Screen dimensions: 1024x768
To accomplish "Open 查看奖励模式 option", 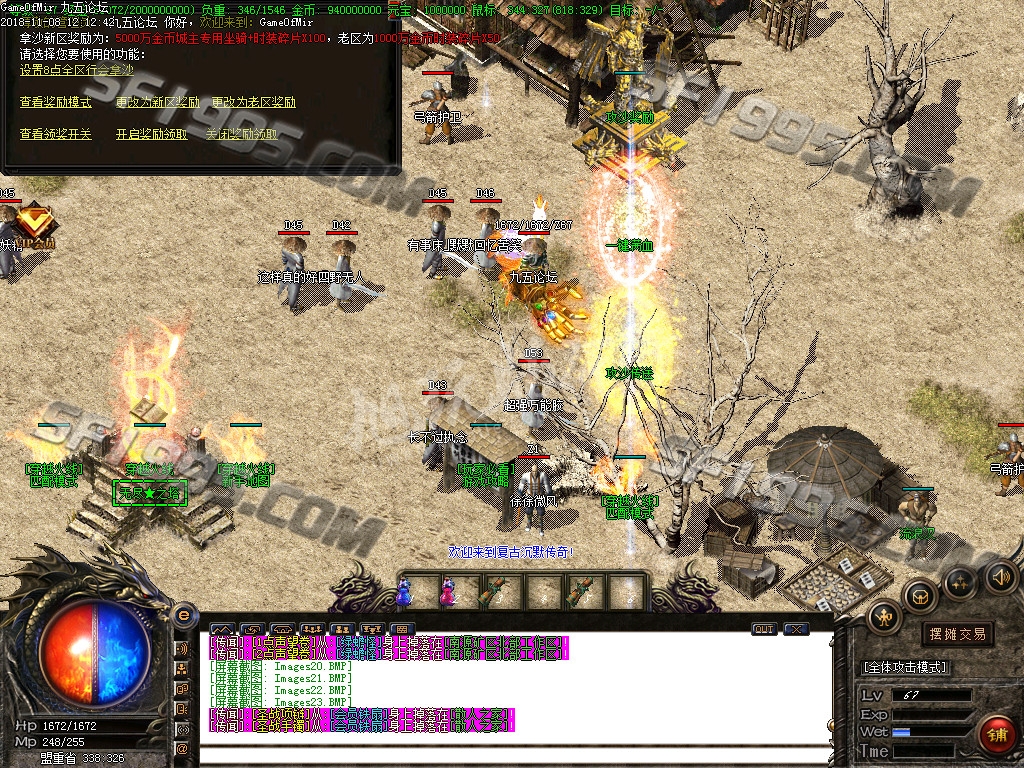I will (x=55, y=102).
